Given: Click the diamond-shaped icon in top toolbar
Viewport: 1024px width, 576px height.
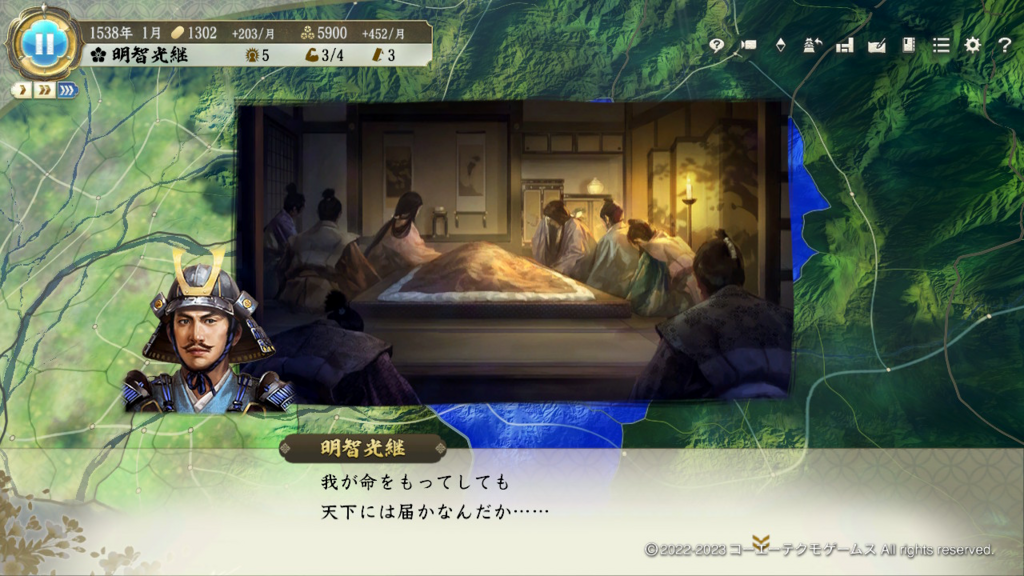Looking at the screenshot, I should [x=780, y=45].
